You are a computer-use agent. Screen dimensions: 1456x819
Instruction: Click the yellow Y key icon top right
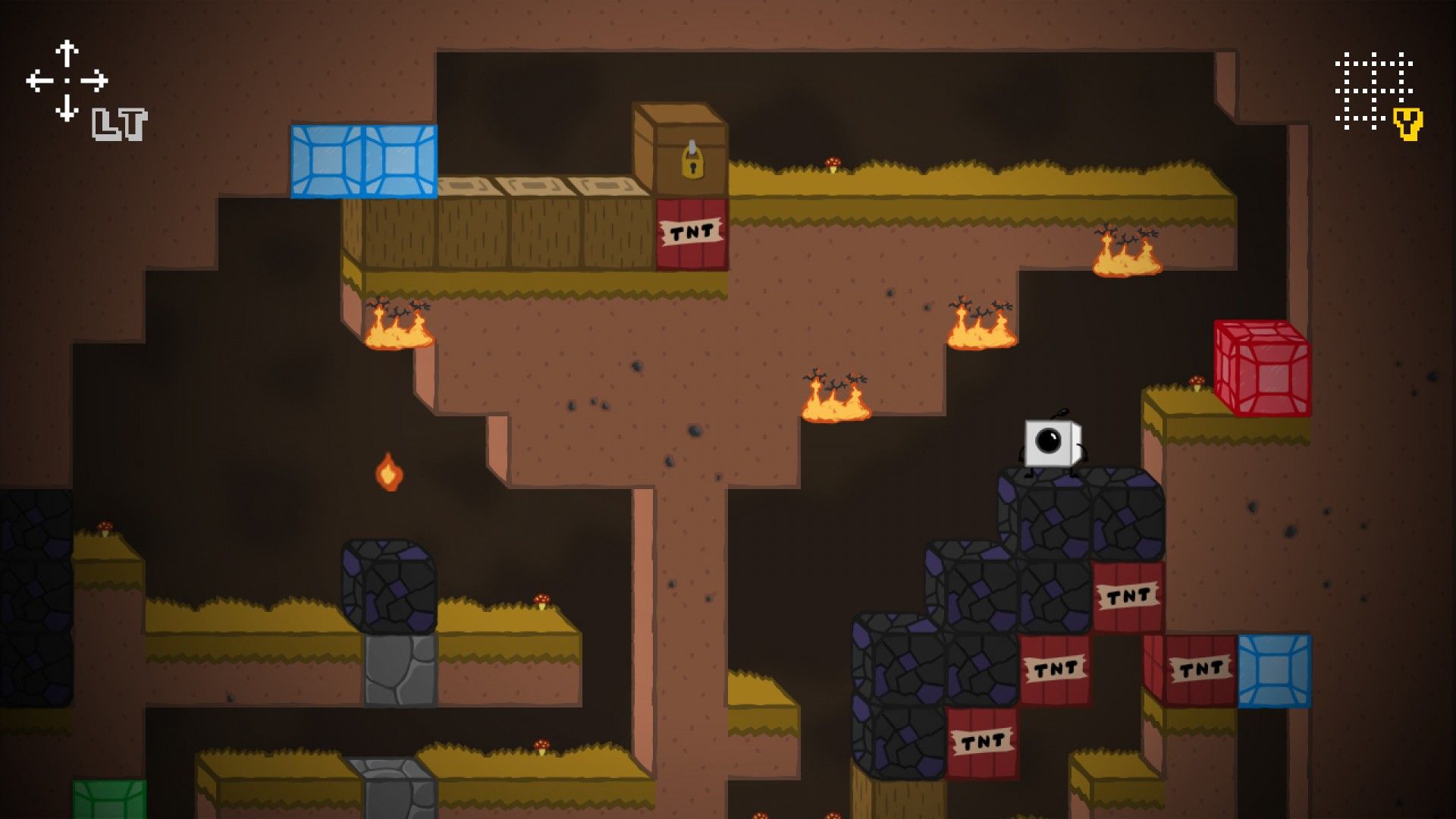pos(1407,124)
